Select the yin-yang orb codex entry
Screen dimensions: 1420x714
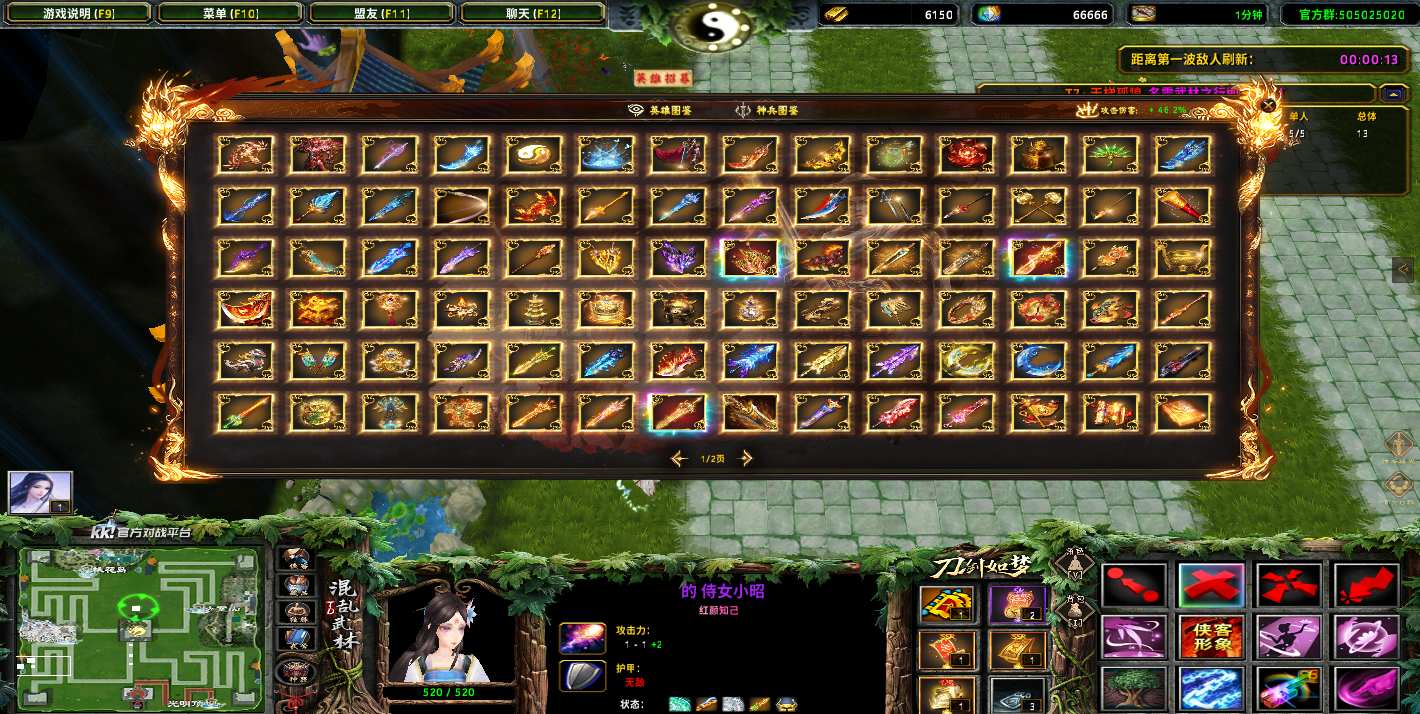[533, 154]
